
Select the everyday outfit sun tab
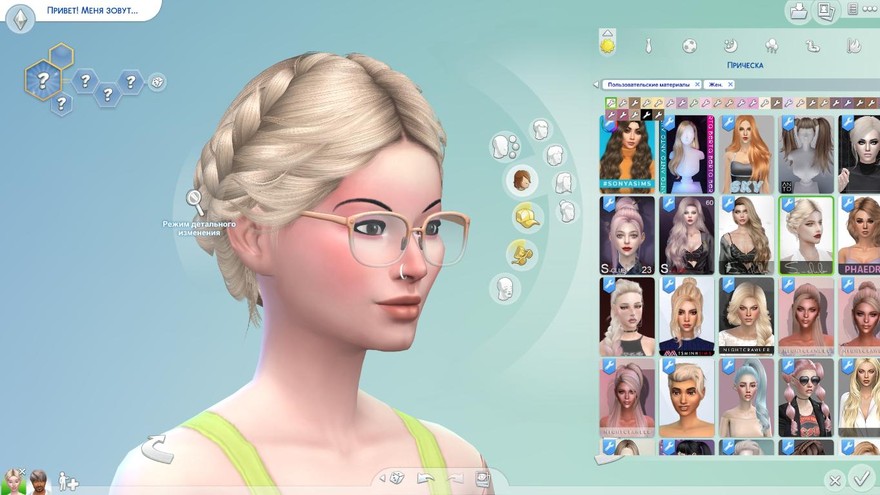pos(606,44)
